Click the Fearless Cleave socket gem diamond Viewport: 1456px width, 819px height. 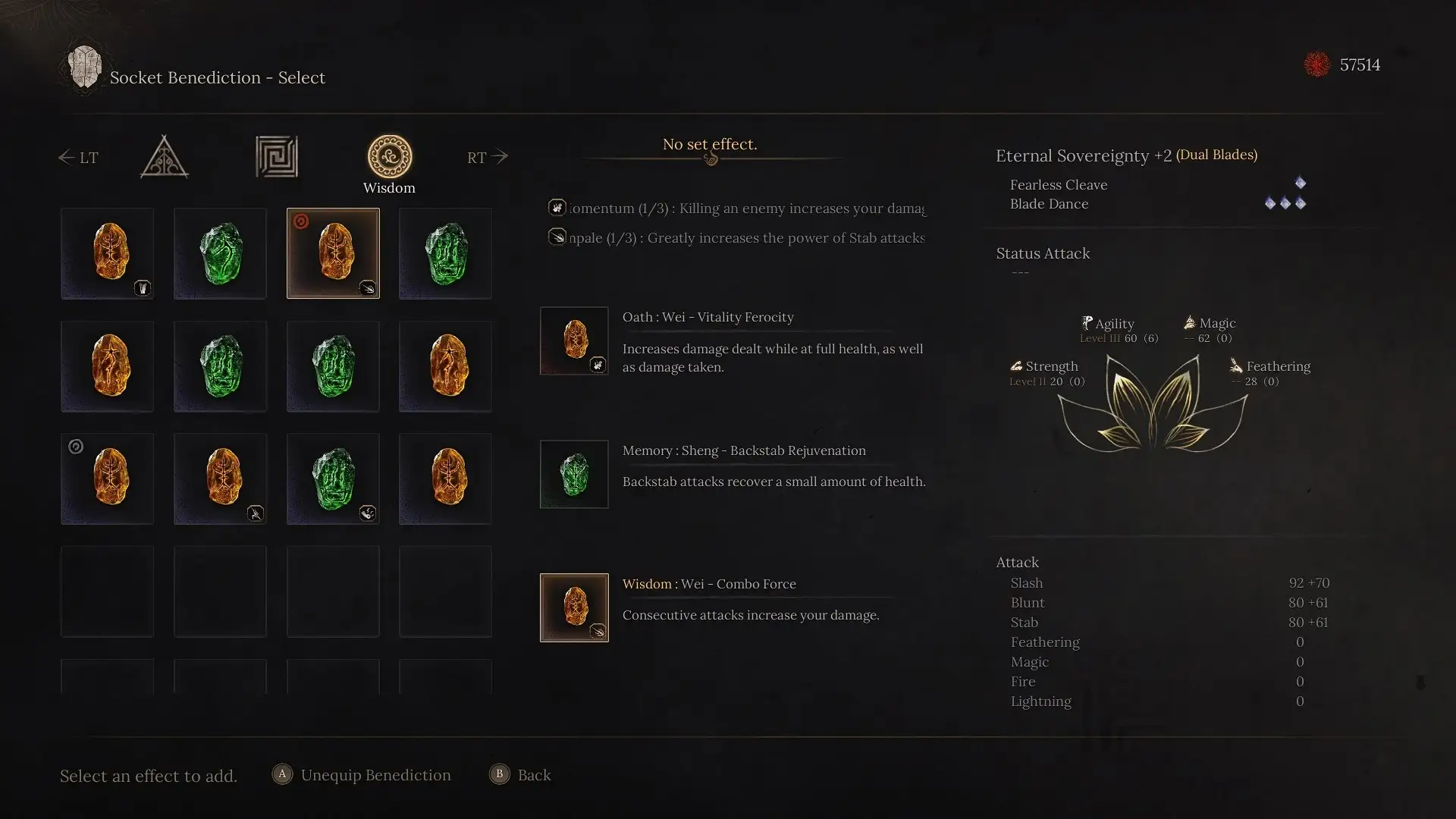(x=1301, y=182)
